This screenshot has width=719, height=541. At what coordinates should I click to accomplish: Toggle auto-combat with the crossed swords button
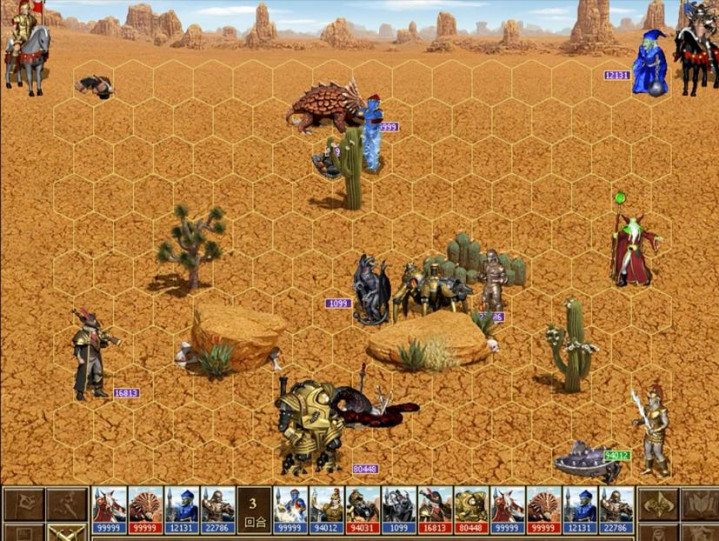(x=67, y=533)
